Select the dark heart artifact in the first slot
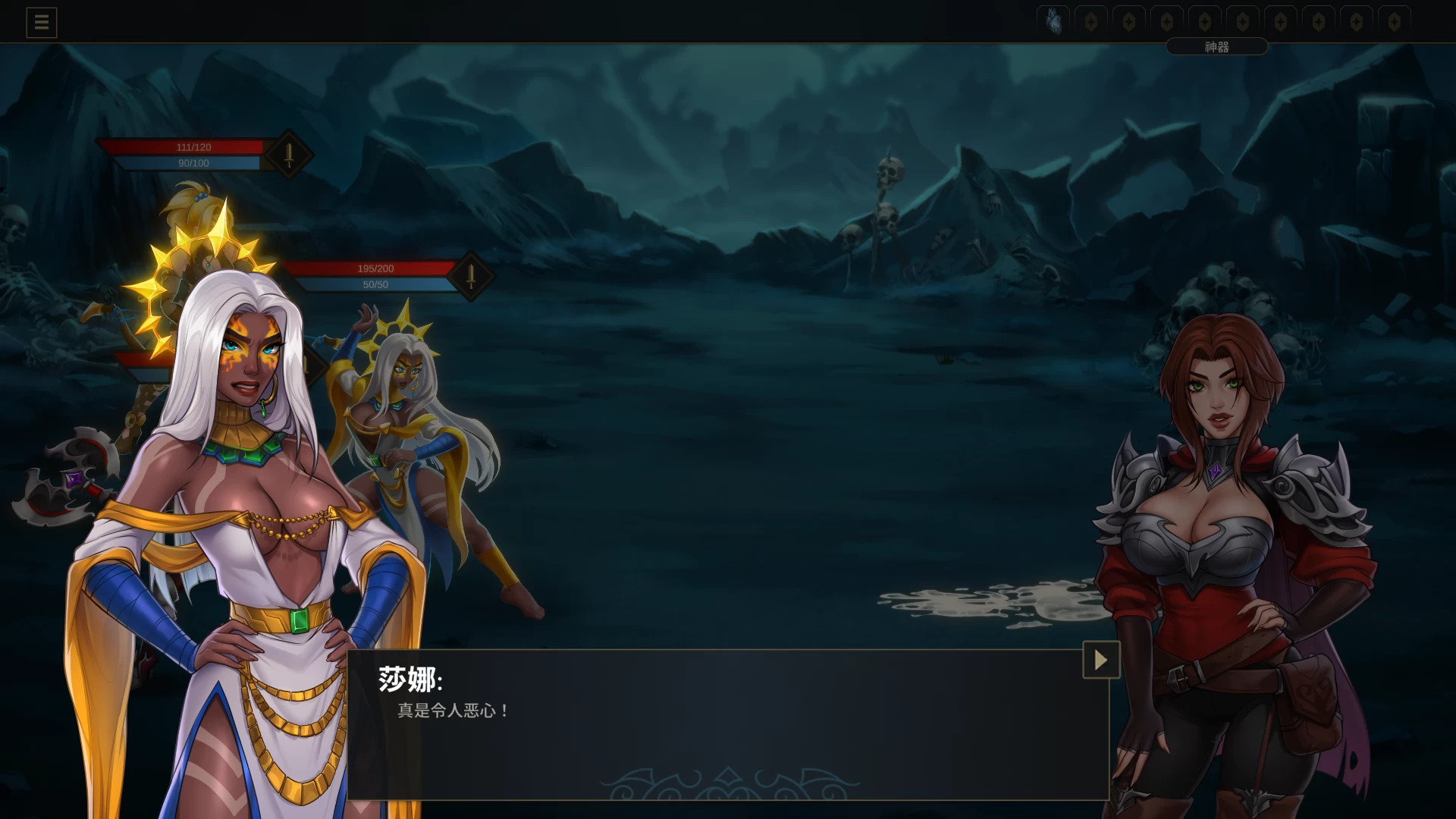Screen dimensions: 1456x819 pyautogui.click(x=1053, y=20)
